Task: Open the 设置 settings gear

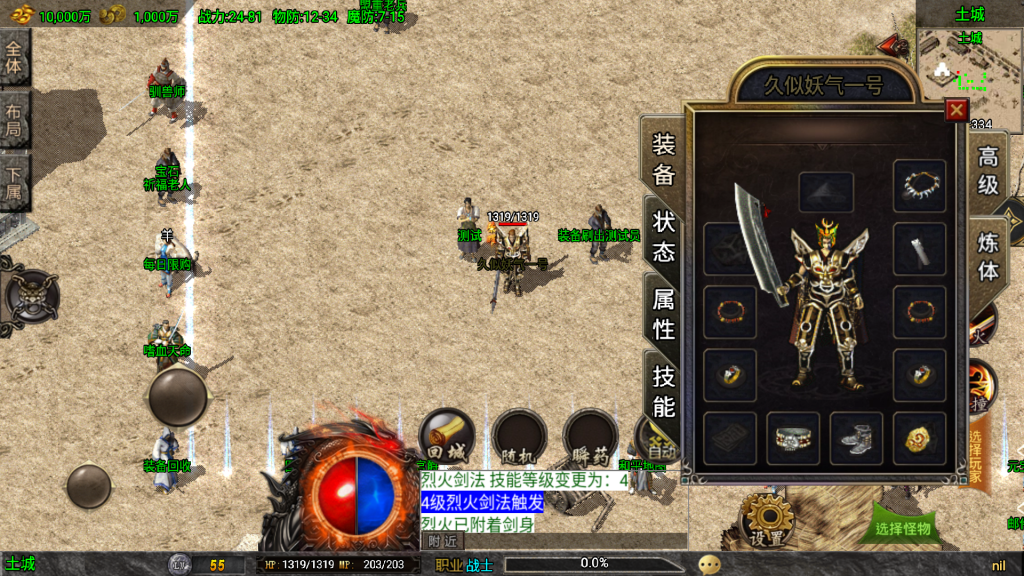Action: pyautogui.click(x=768, y=519)
